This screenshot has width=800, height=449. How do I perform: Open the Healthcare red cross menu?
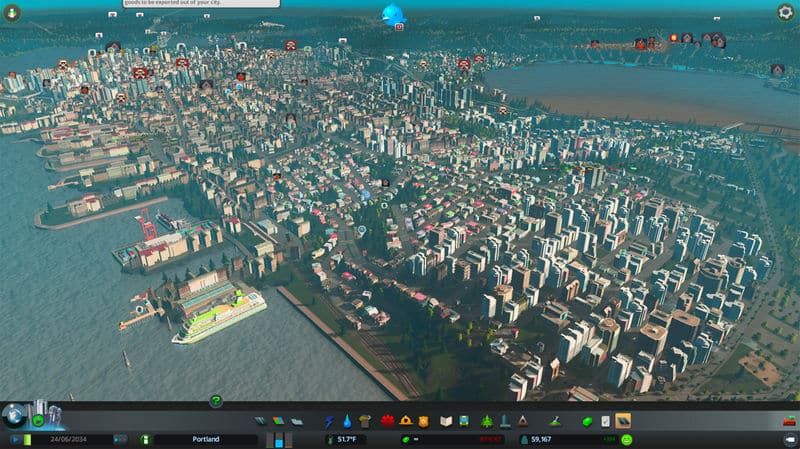click(387, 421)
